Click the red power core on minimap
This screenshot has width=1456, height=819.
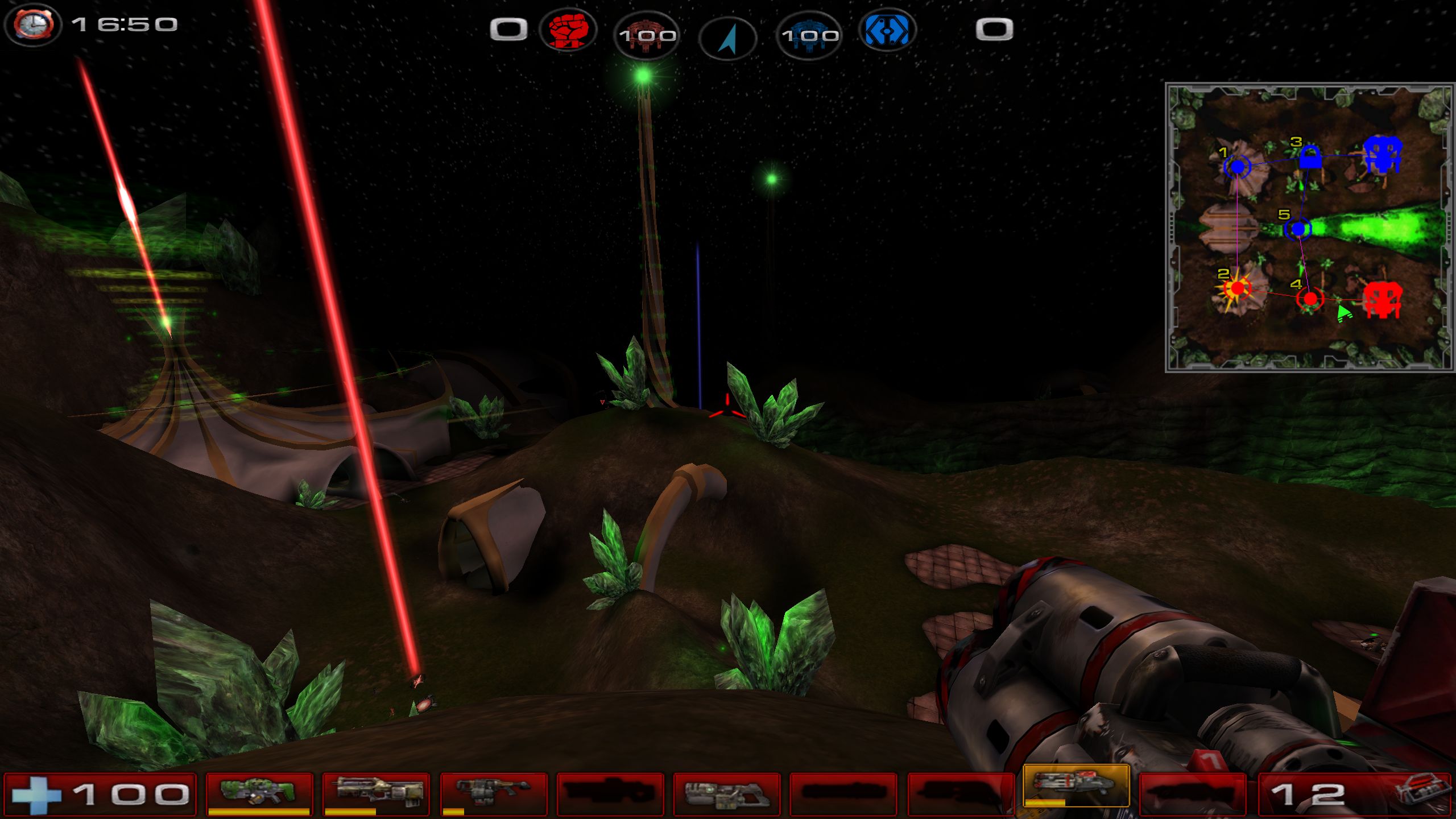[x=1382, y=299]
